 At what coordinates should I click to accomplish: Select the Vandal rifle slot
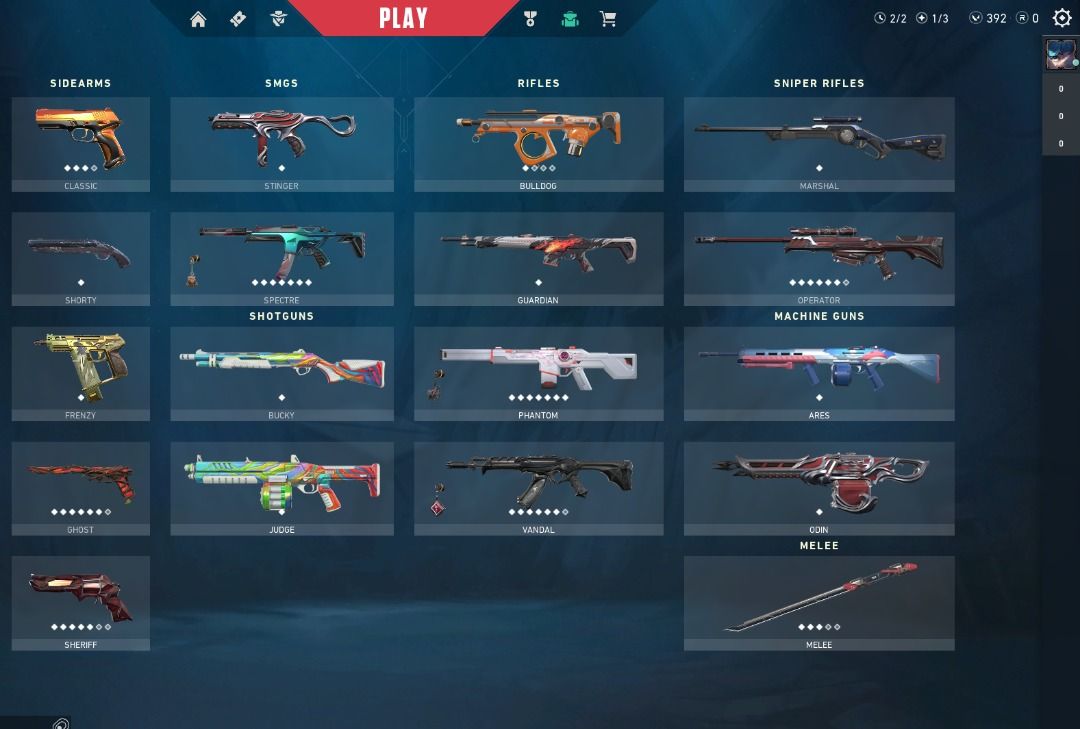[x=538, y=488]
